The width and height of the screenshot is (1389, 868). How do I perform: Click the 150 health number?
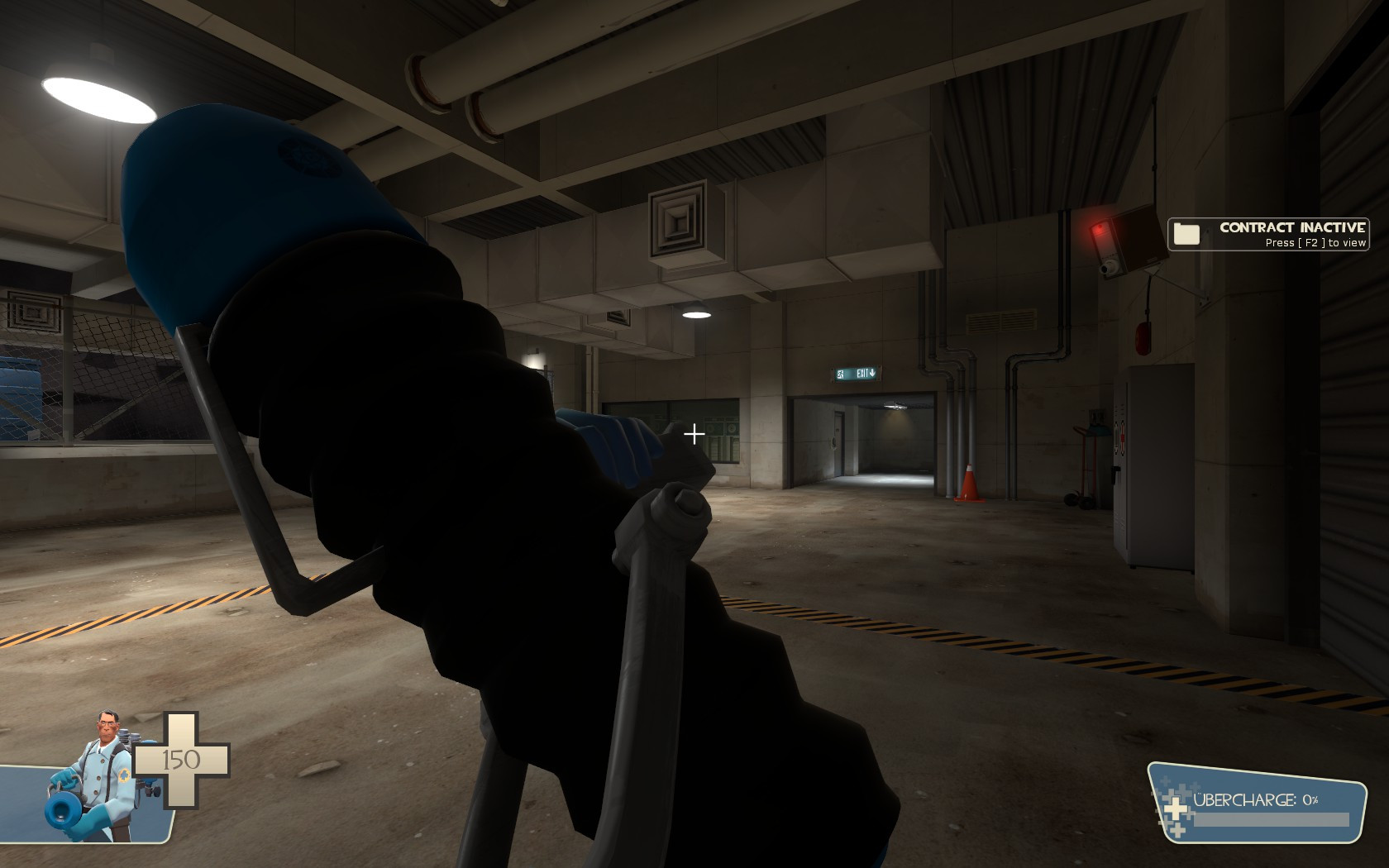tap(180, 758)
